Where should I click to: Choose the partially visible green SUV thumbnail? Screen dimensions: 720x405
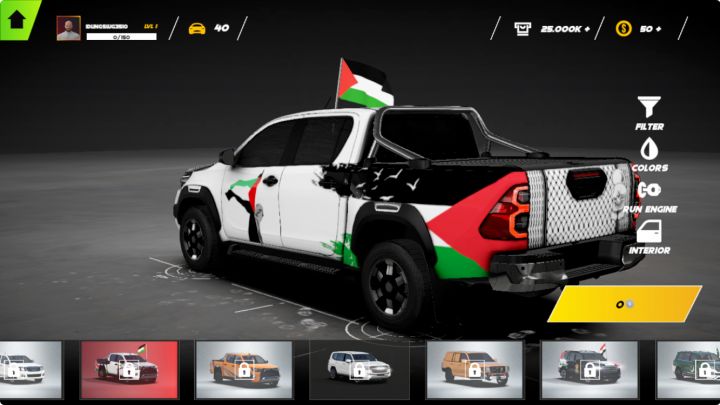(692, 369)
